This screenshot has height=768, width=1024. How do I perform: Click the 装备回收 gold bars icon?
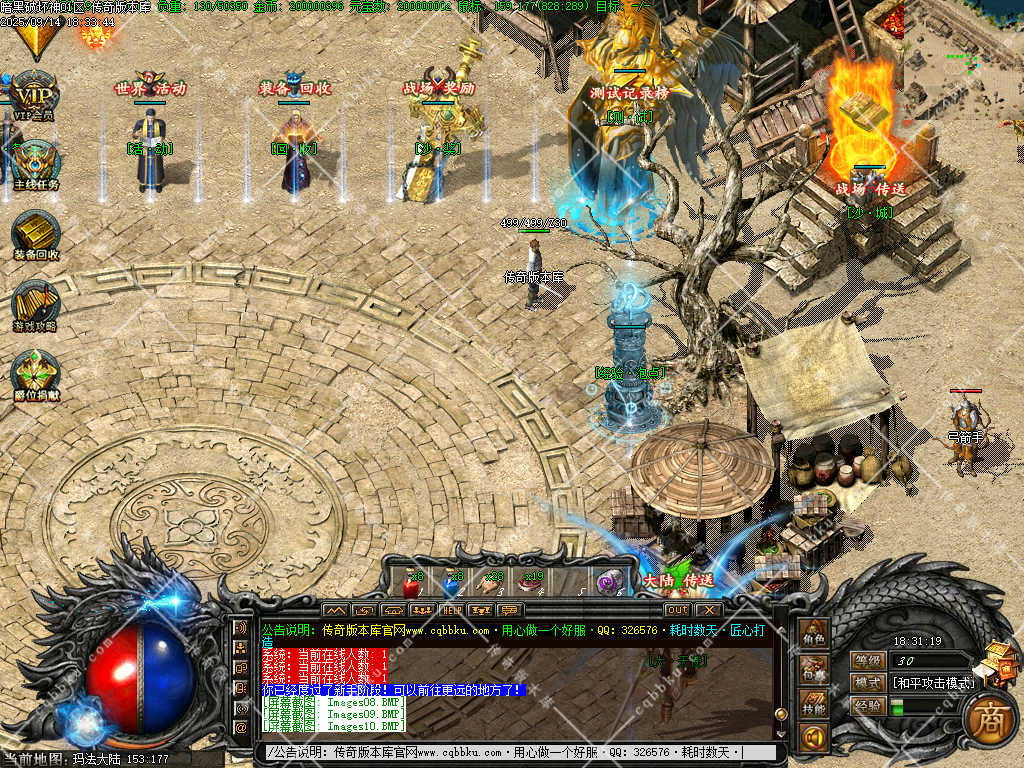pyautogui.click(x=36, y=233)
